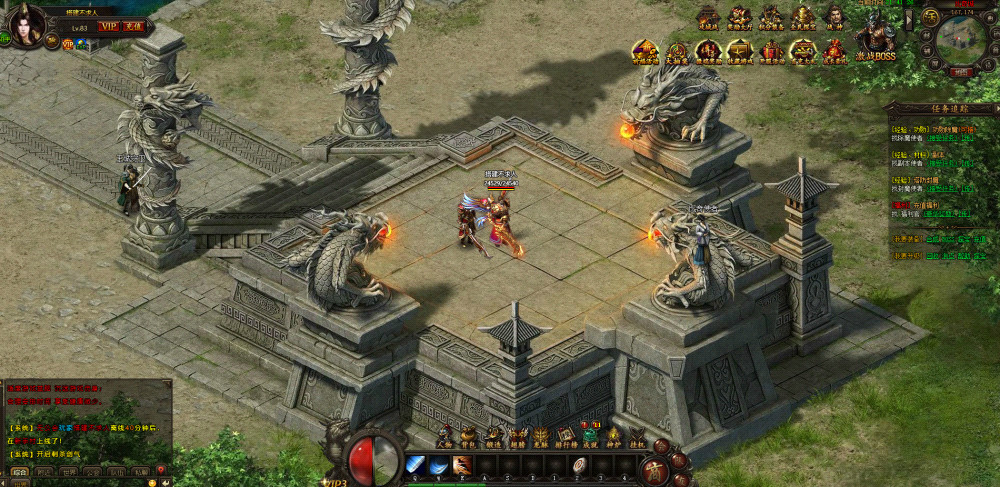Open the 挂机 auto-battle menu
Screen dimensions: 1000x487
[637, 436]
